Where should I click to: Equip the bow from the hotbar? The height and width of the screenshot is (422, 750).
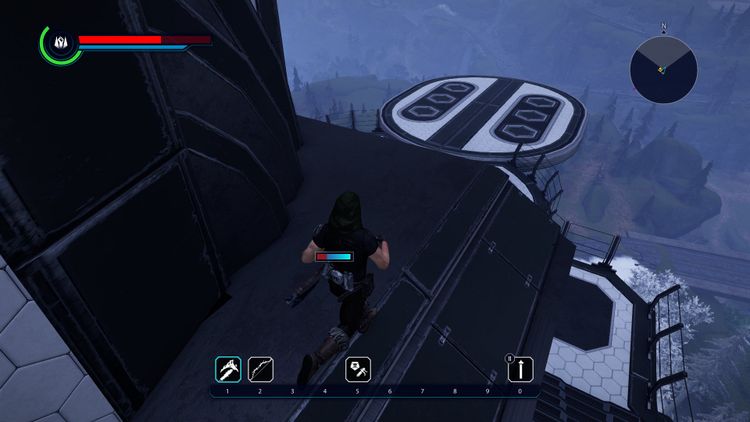[260, 369]
